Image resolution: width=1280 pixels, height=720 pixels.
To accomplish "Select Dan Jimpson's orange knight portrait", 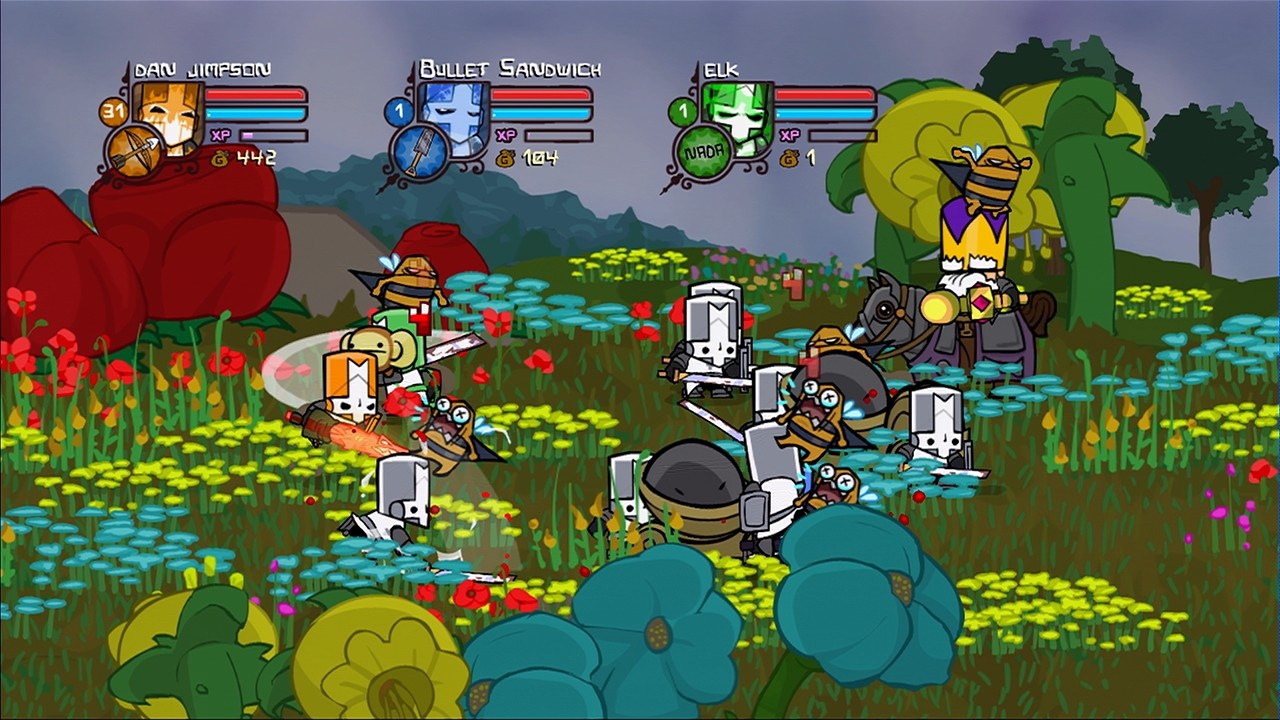I will [x=170, y=112].
